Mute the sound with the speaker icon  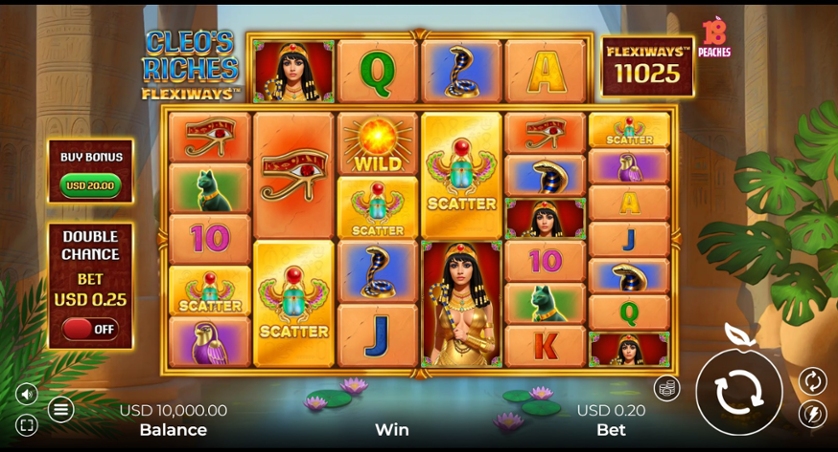pyautogui.click(x=27, y=393)
